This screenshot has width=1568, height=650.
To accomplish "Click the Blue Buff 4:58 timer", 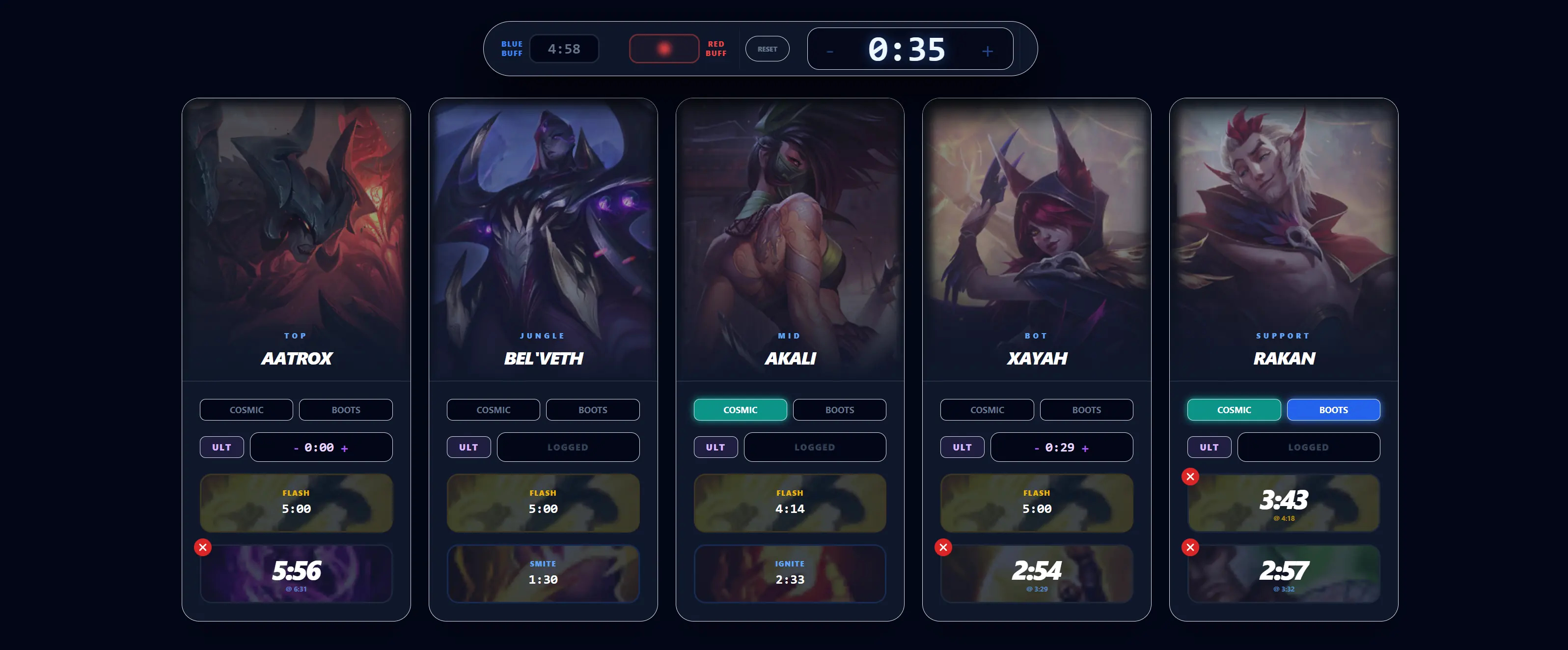I will click(564, 49).
